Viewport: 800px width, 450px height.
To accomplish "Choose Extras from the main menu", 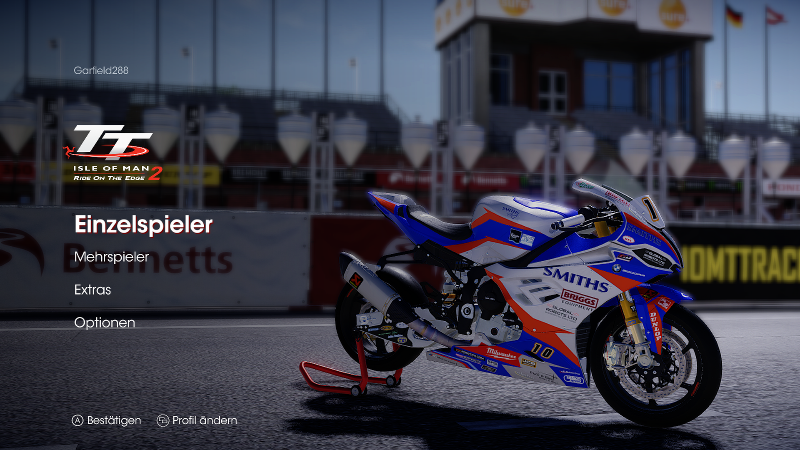I will 92,290.
